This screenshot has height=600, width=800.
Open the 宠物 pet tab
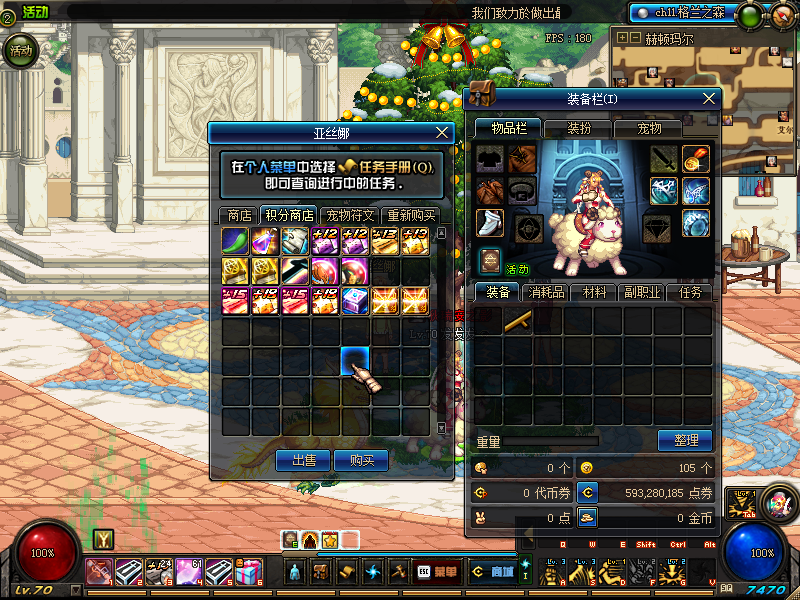point(650,128)
